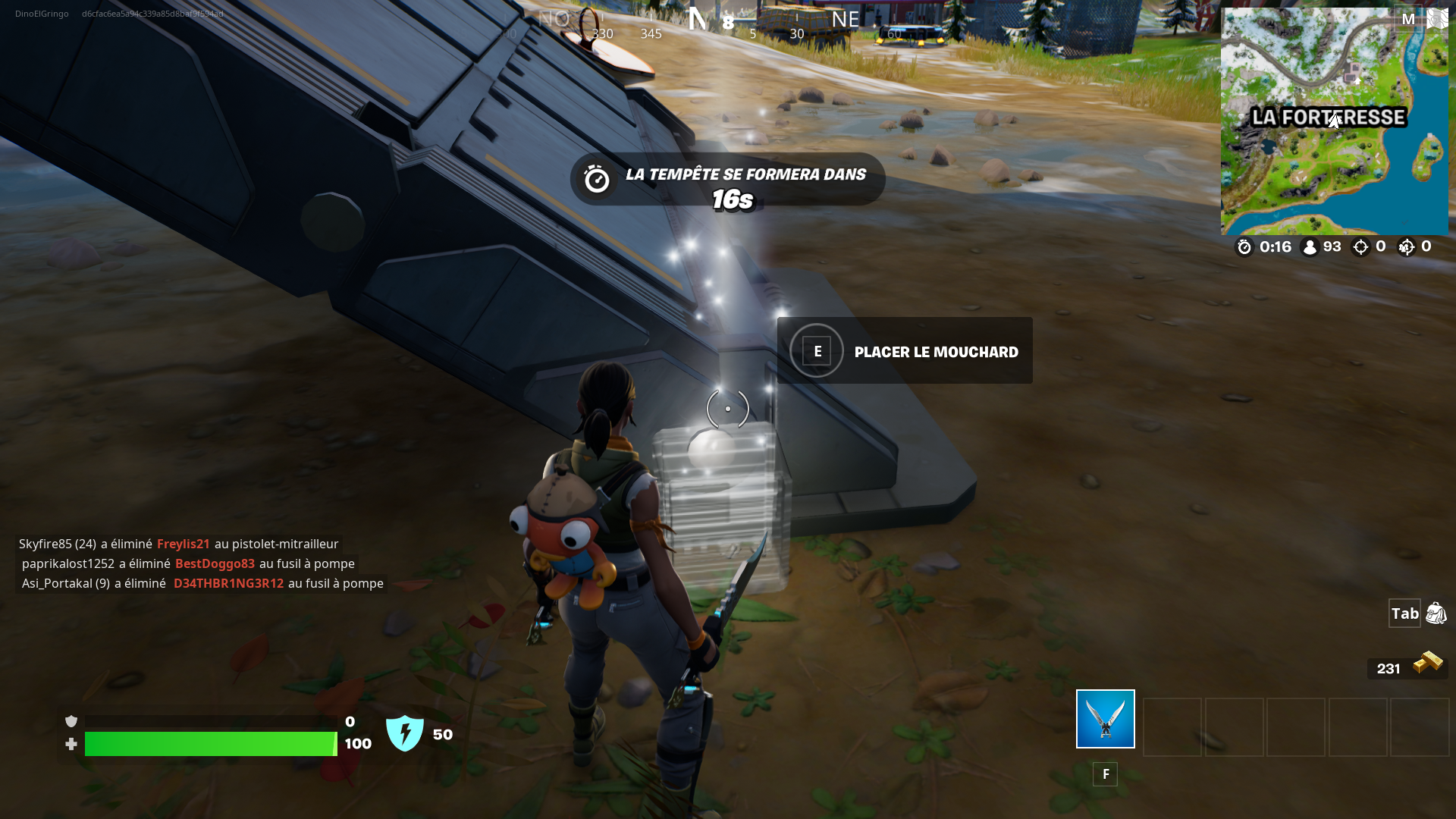1456x819 pixels.
Task: Click Skyfire85's elimination message in the kill feed
Action: click(179, 543)
